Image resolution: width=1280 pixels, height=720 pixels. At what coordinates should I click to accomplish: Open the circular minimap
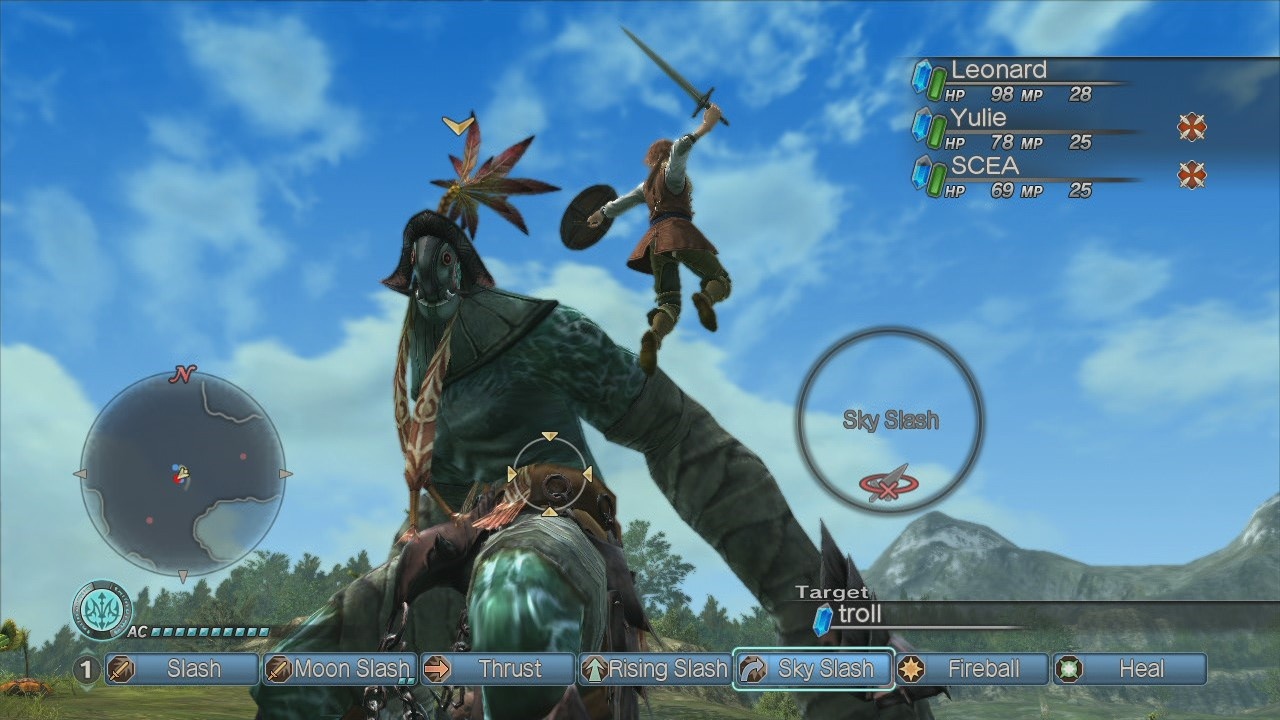pyautogui.click(x=182, y=473)
